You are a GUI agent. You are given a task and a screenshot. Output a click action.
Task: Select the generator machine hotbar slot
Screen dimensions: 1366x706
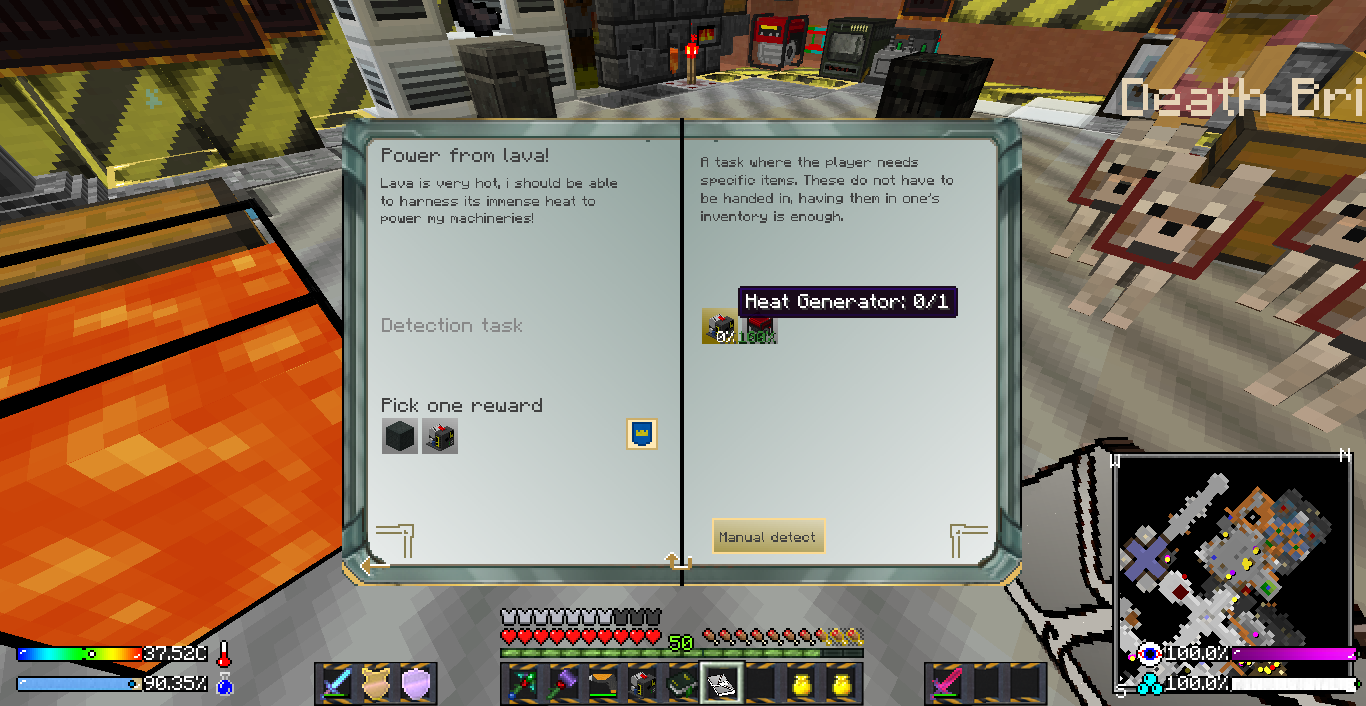pyautogui.click(x=641, y=683)
